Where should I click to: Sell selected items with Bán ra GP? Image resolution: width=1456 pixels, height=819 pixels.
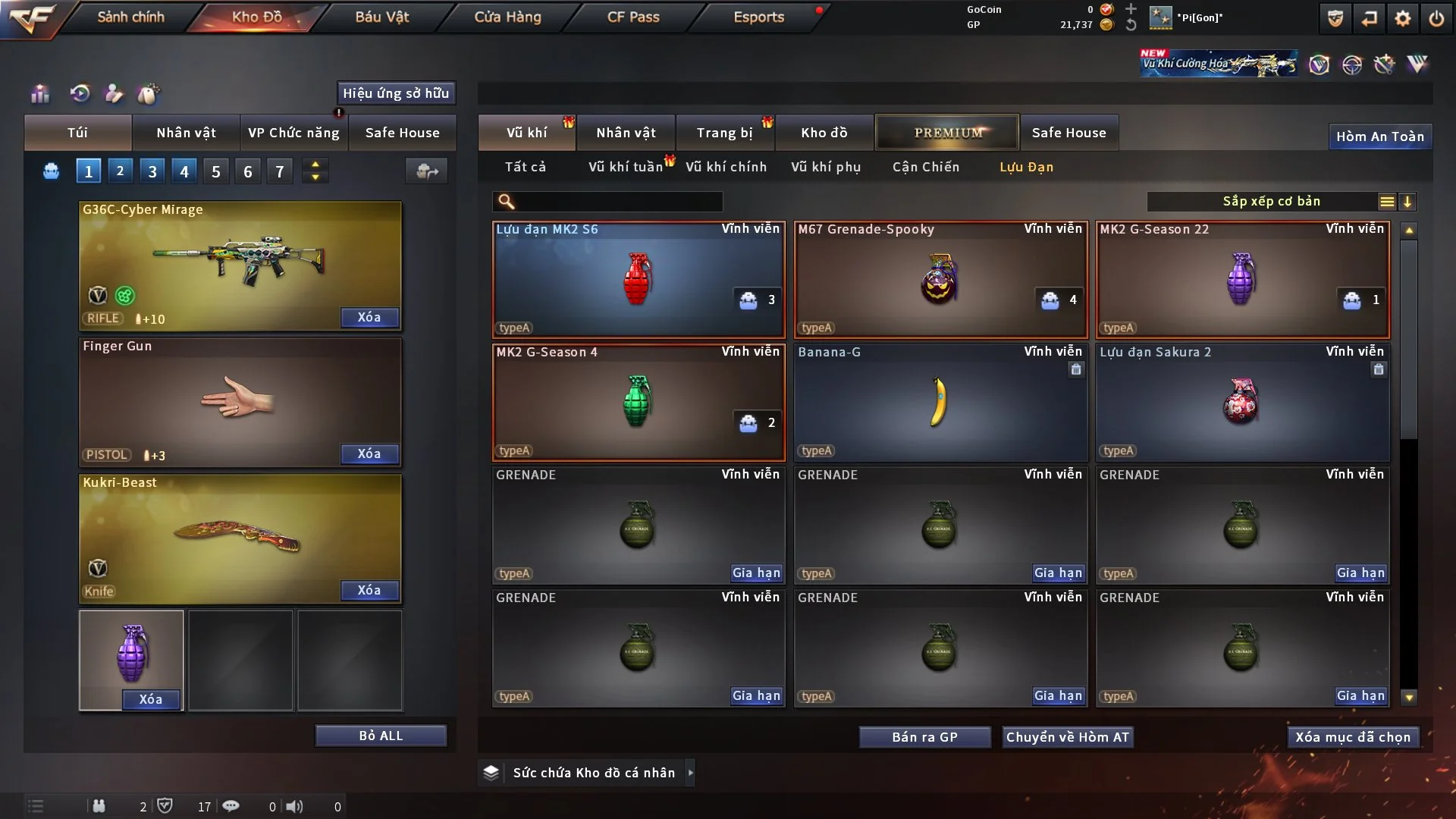[924, 737]
